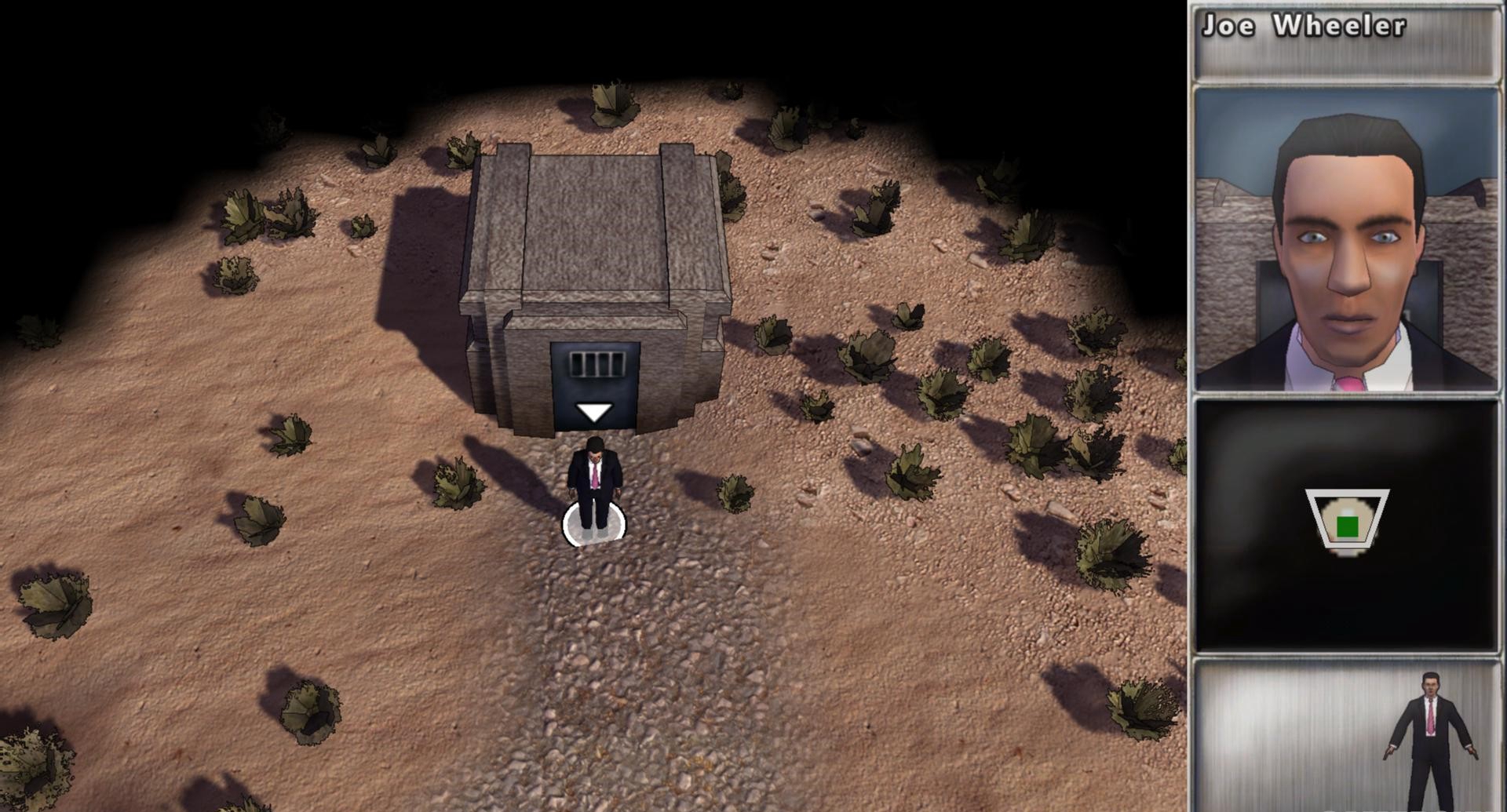Image resolution: width=1507 pixels, height=812 pixels.
Task: Click the minimap radar panel
Action: [1346, 526]
